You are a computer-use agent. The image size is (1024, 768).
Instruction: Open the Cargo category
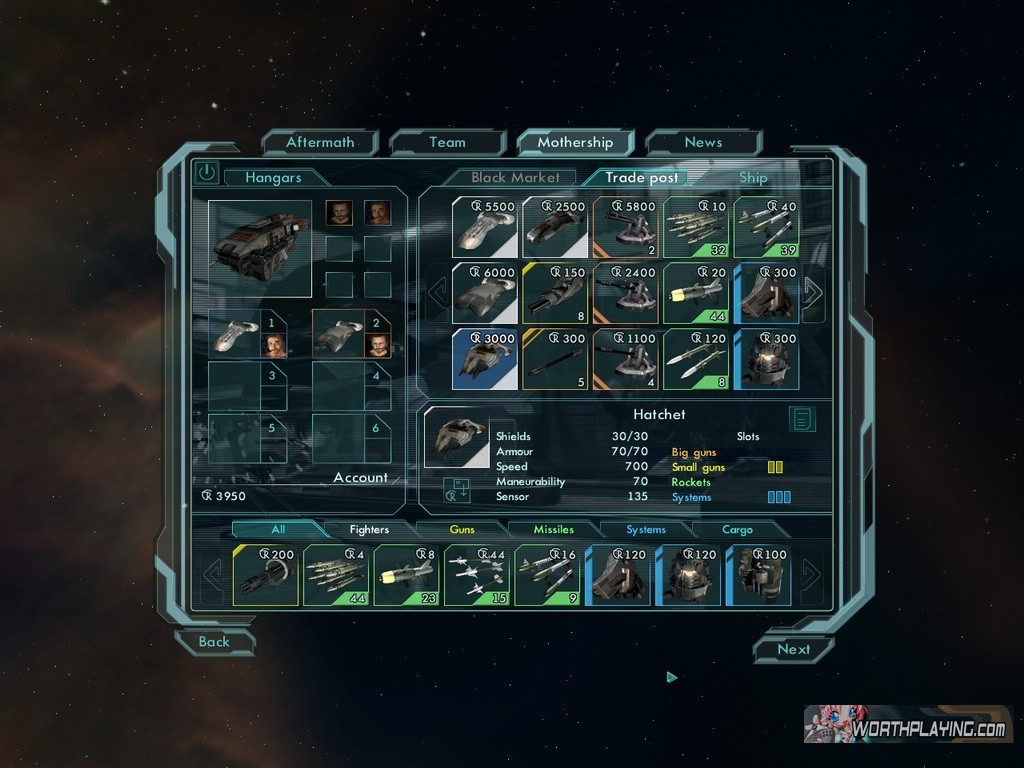point(738,530)
